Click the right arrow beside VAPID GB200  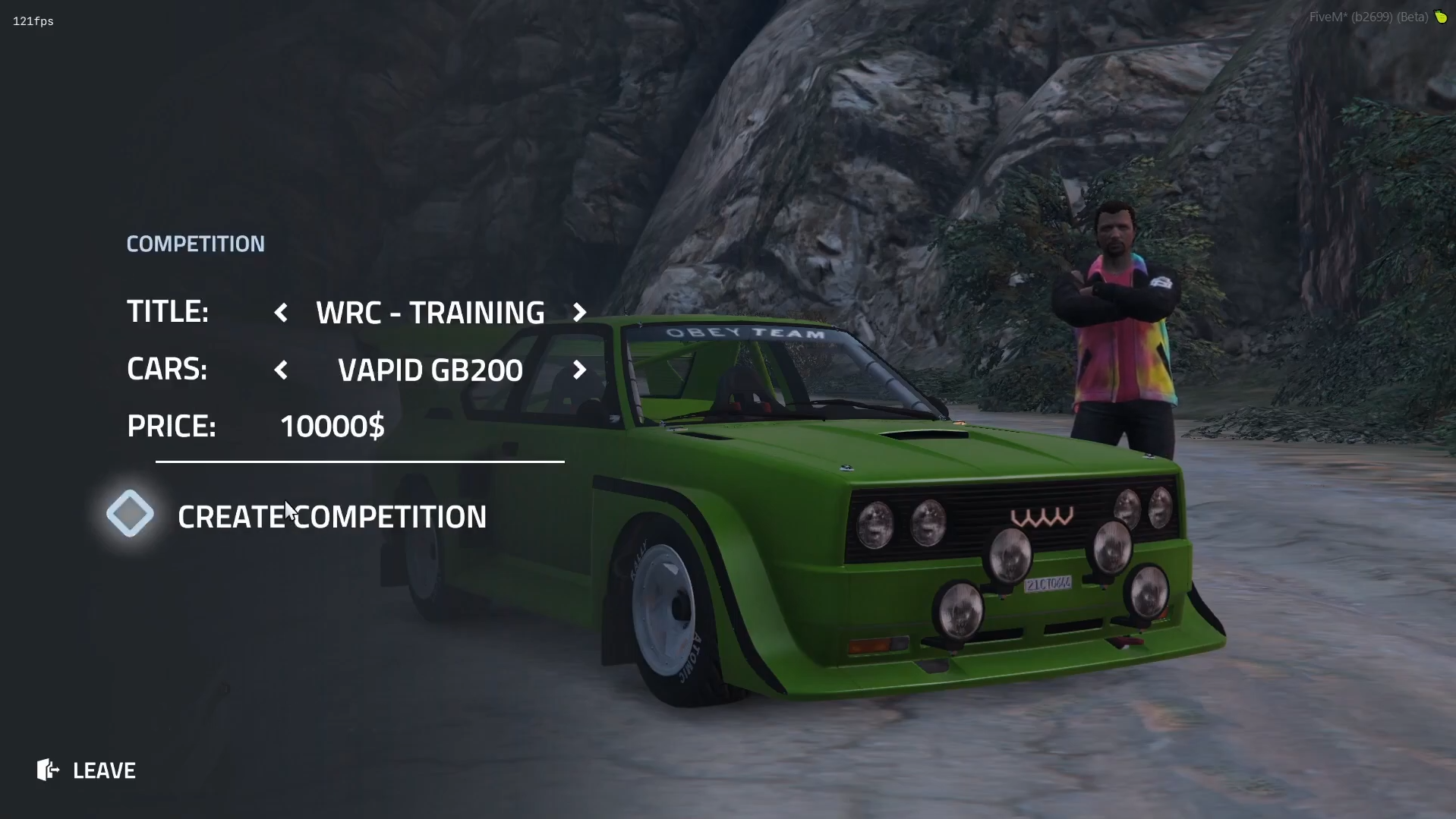pyautogui.click(x=579, y=370)
